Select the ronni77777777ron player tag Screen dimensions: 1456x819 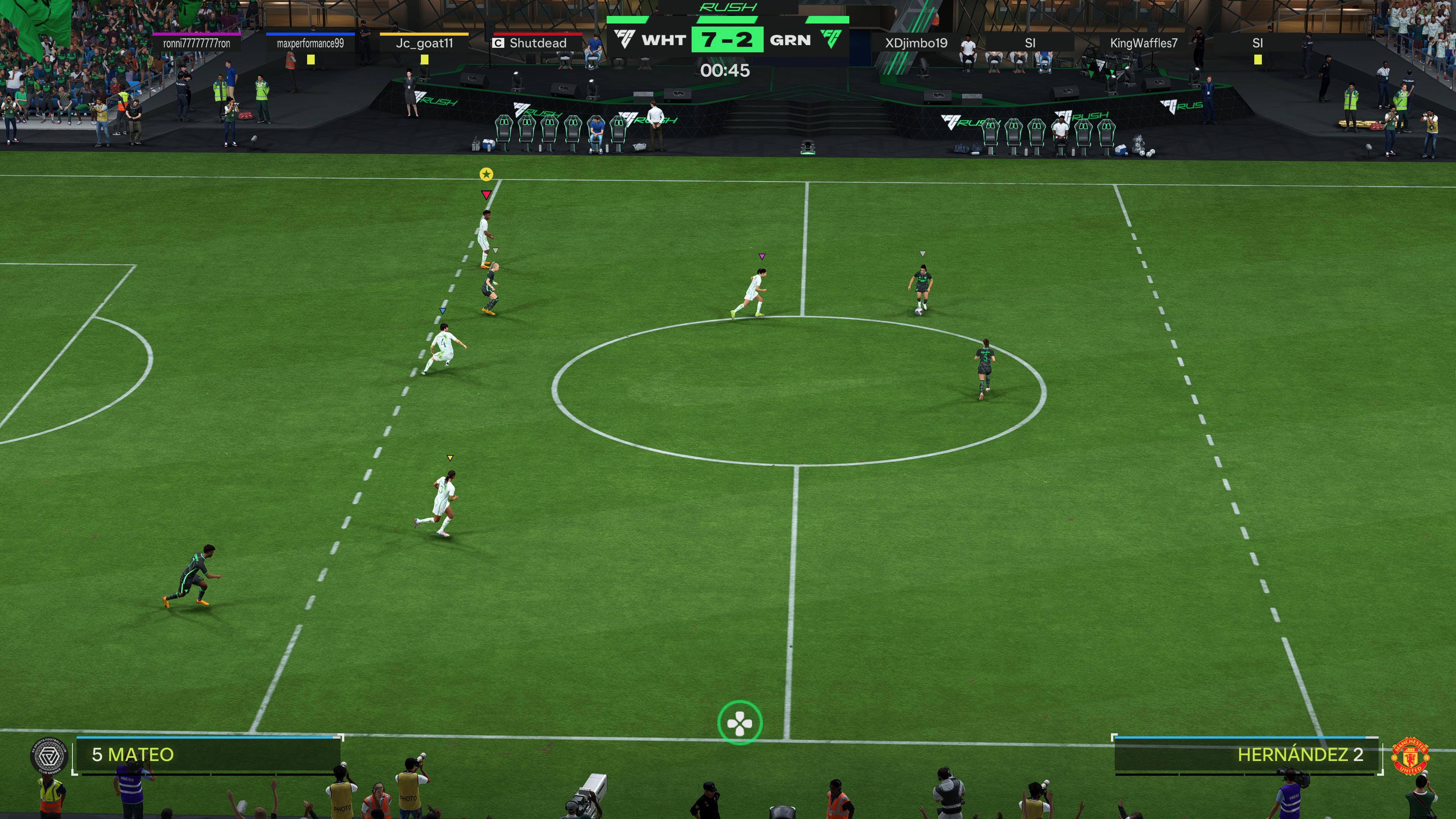[197, 43]
